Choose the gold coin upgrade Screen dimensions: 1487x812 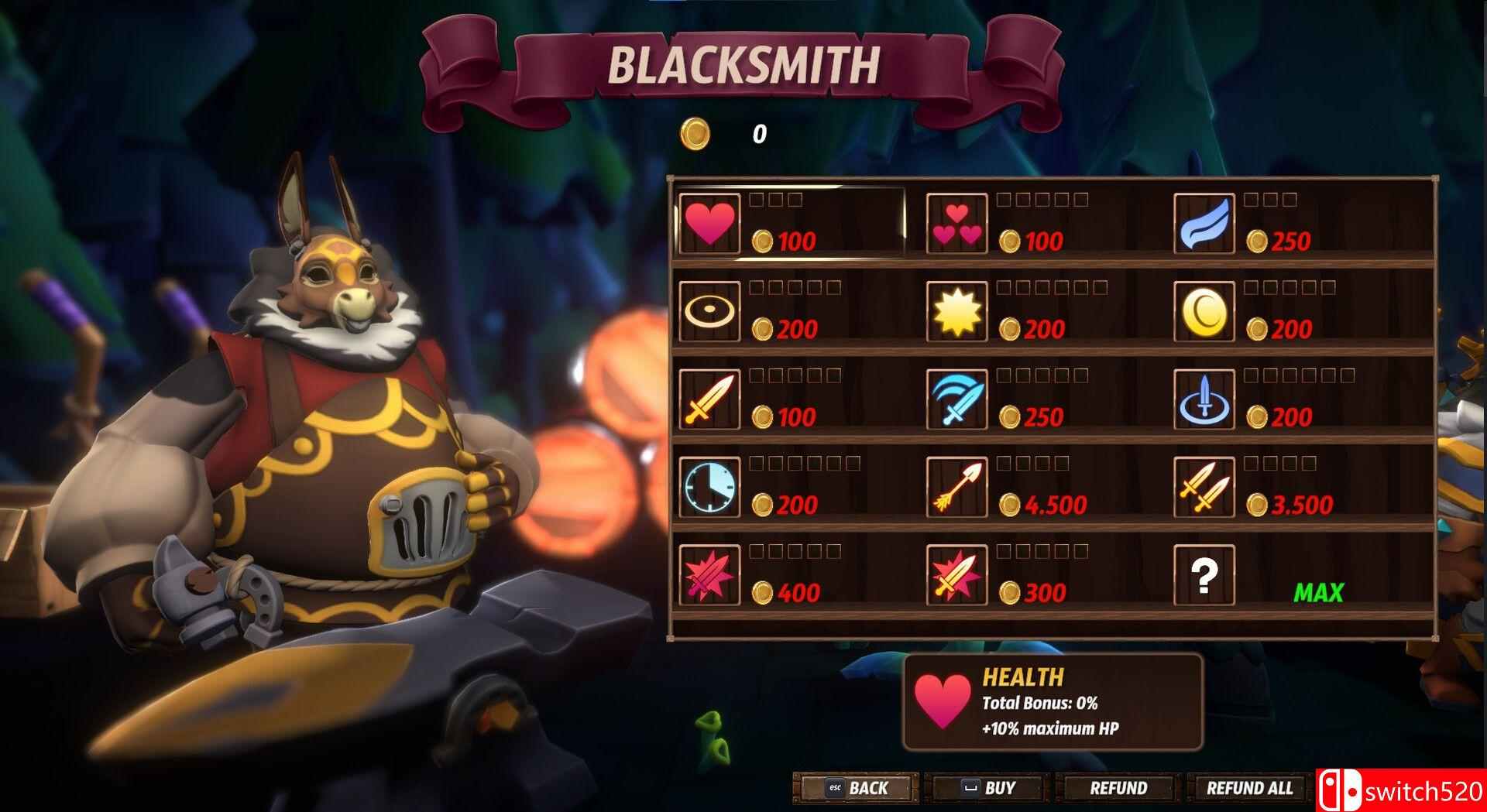pyautogui.click(x=1204, y=311)
